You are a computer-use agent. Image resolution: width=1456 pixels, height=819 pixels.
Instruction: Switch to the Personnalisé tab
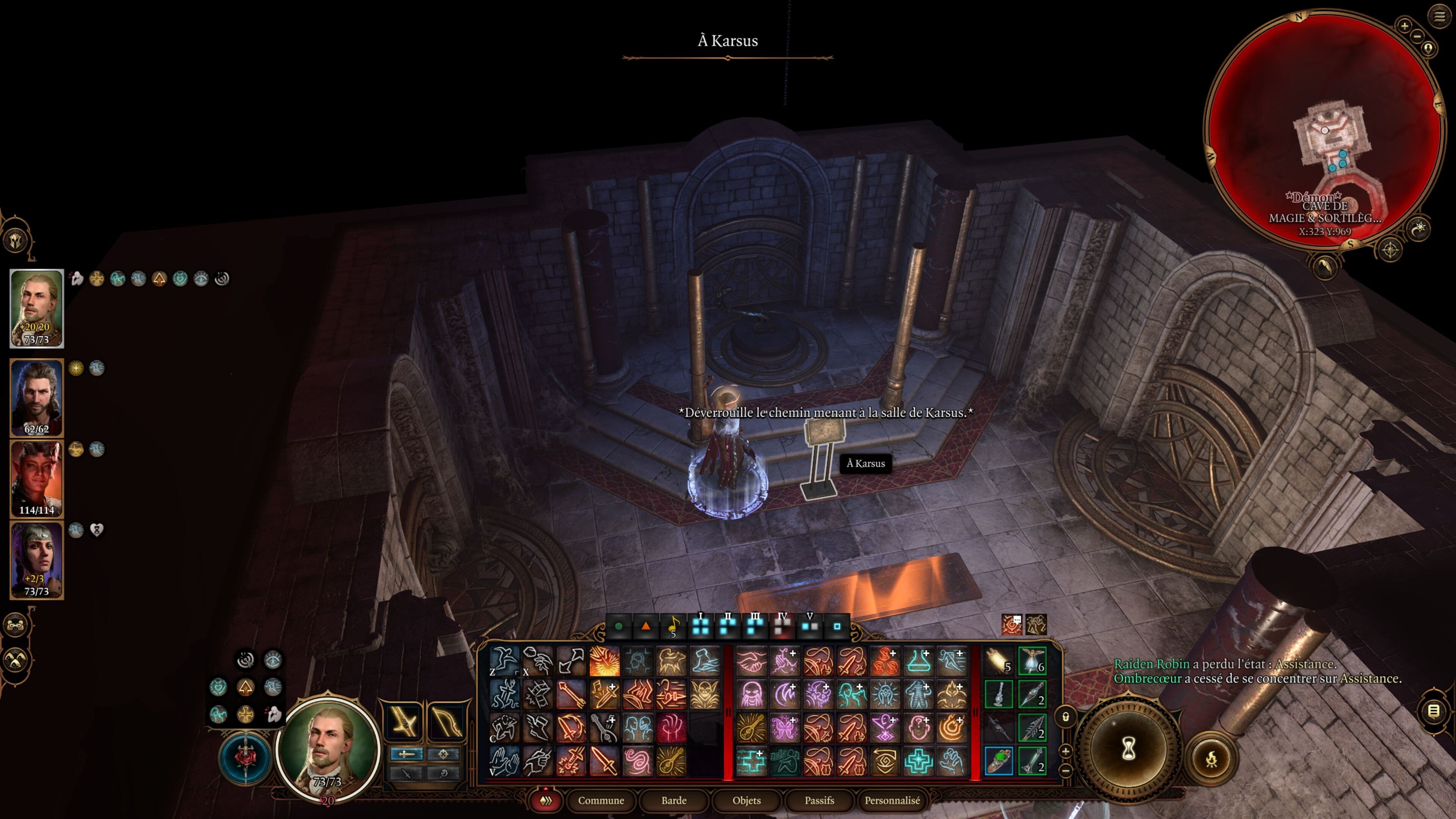(x=892, y=800)
